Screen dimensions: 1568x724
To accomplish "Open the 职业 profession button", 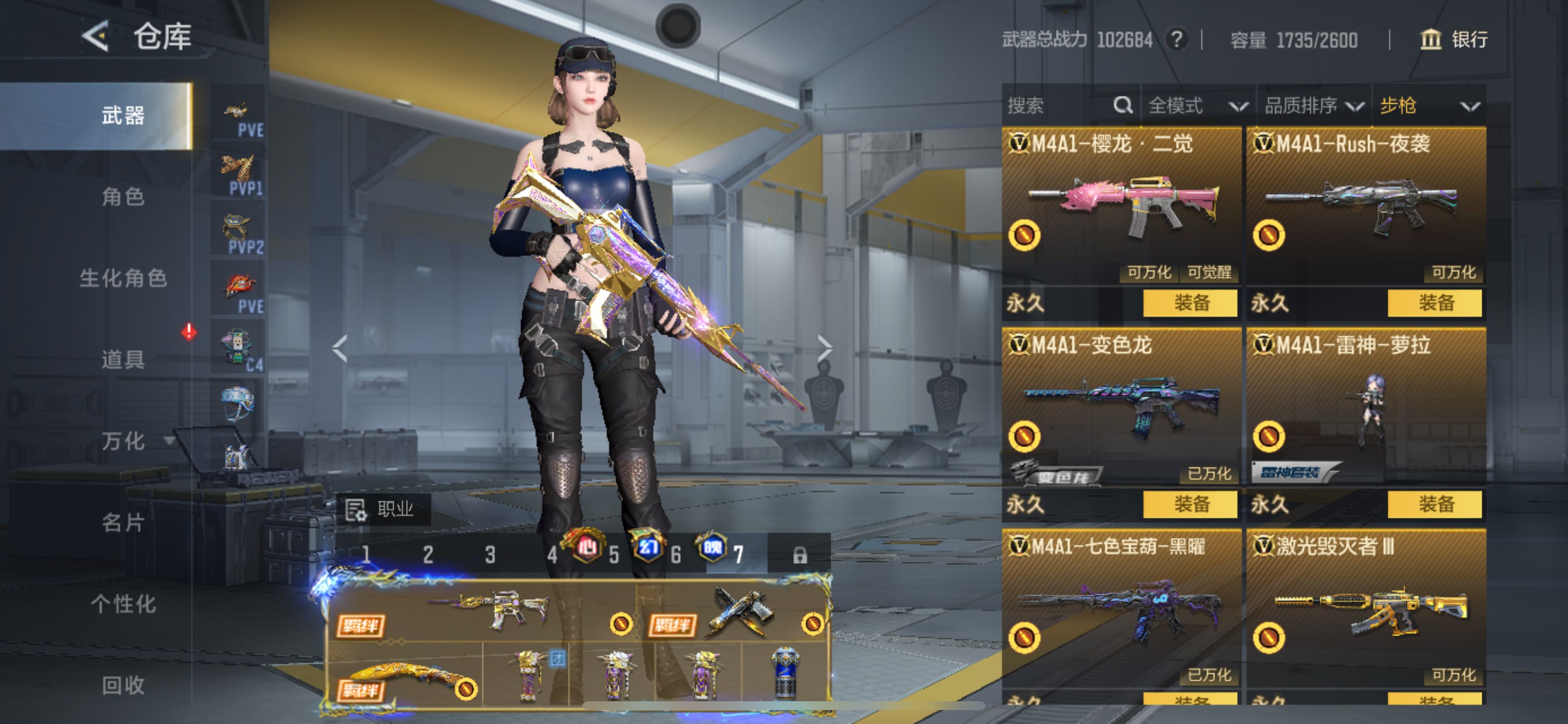I will tap(383, 509).
